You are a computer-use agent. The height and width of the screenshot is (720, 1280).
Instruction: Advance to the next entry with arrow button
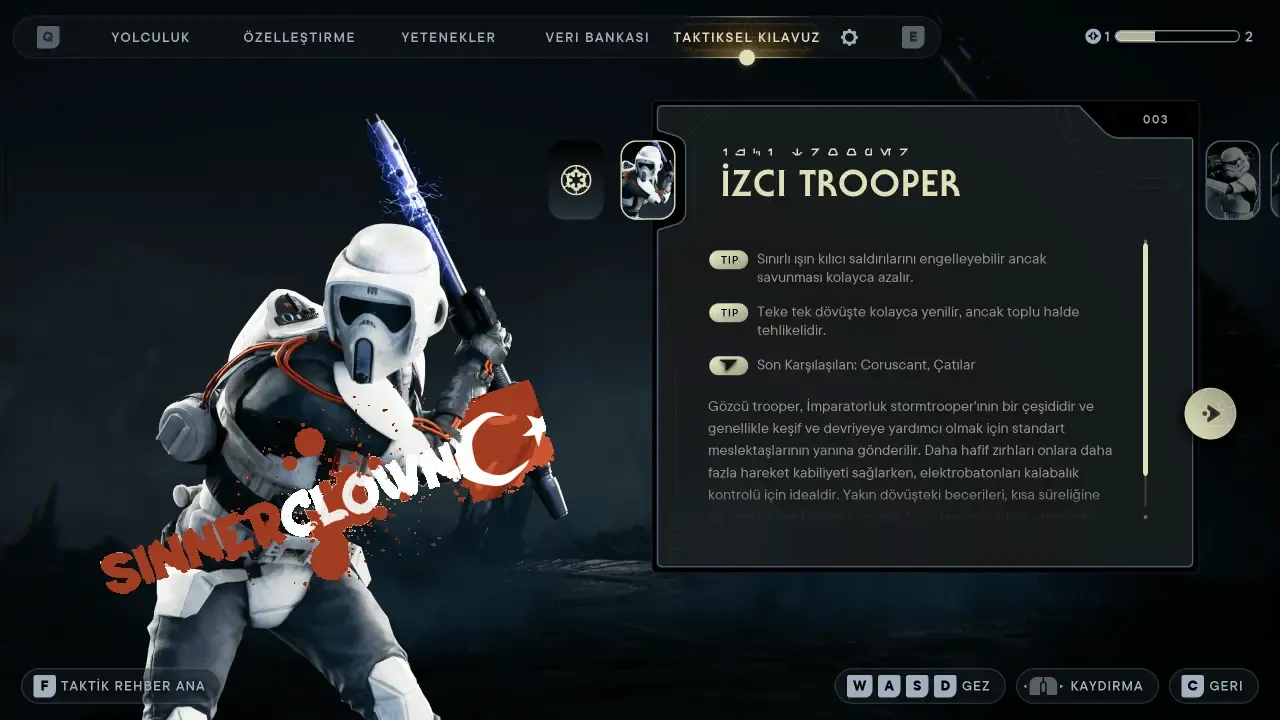pos(1210,413)
